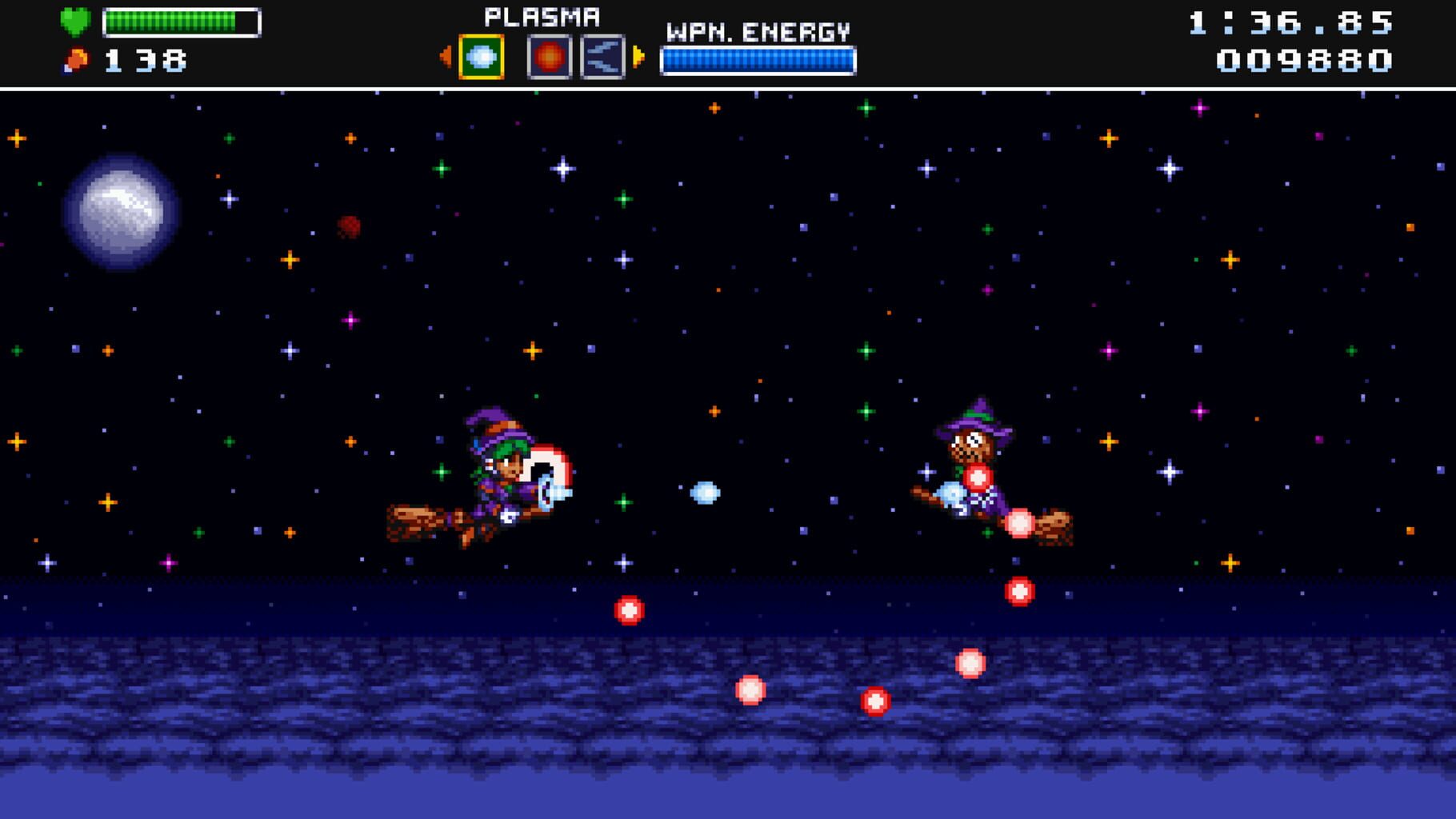
Task: Click the moon in the top-left sky
Action: point(120,212)
